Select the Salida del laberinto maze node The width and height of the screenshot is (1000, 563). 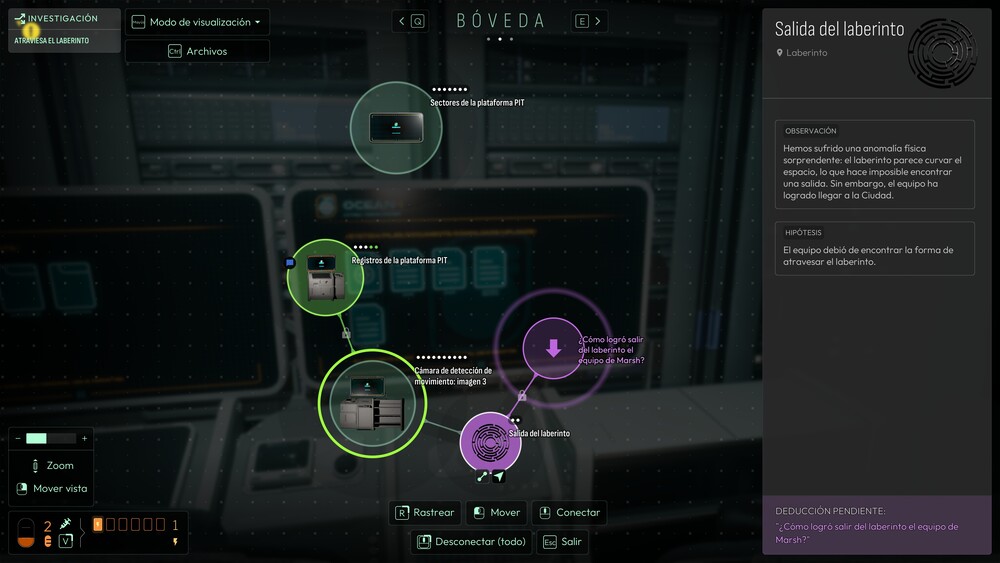click(490, 442)
